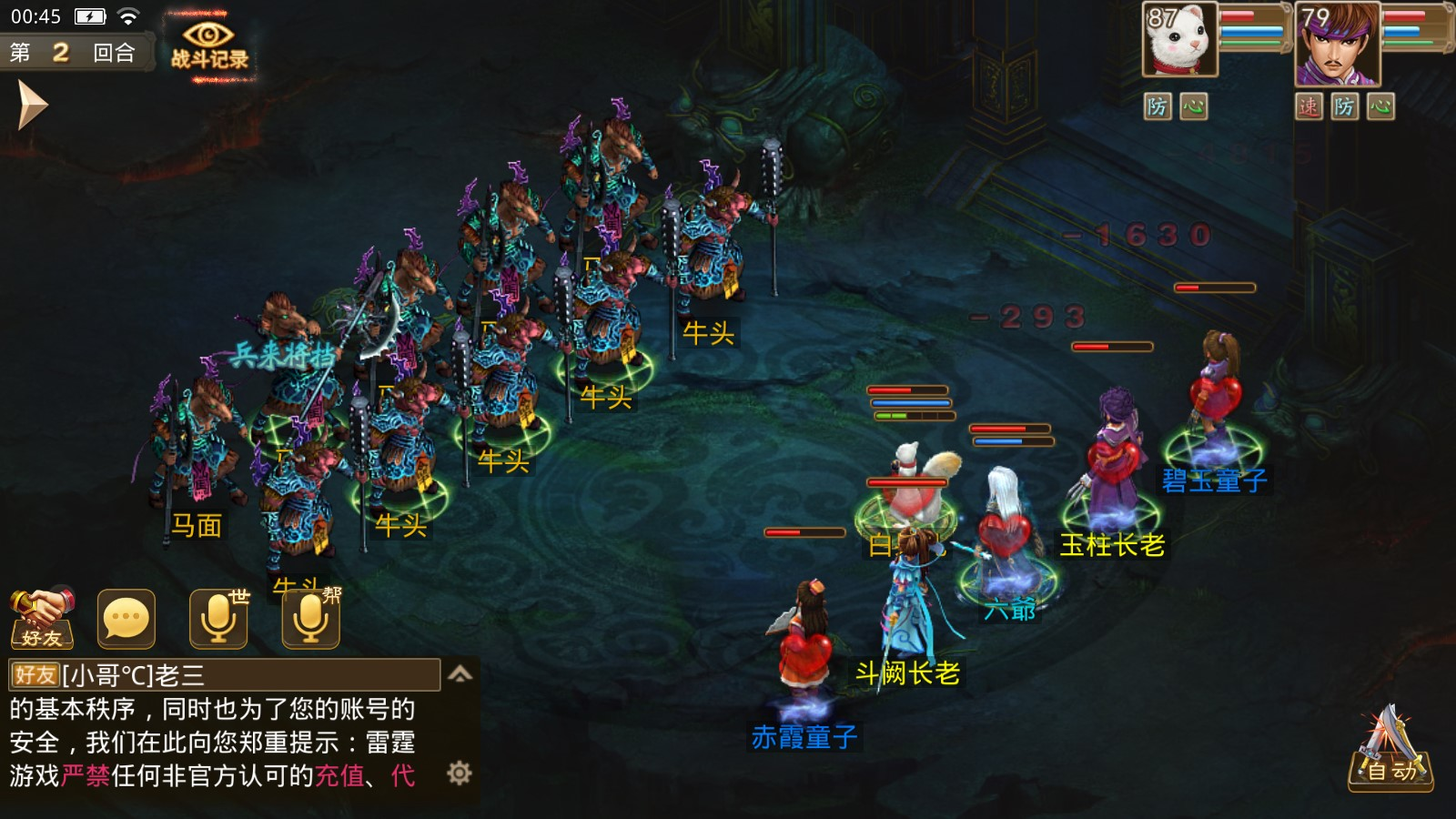Viewport: 1456px width, 819px height.
Task: Open chat settings gear
Action: click(460, 773)
